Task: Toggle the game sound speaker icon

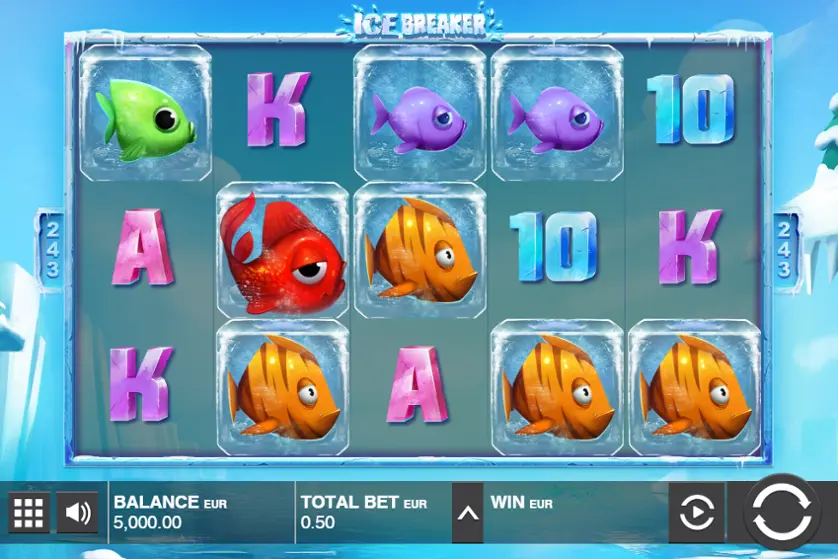Action: (77, 513)
